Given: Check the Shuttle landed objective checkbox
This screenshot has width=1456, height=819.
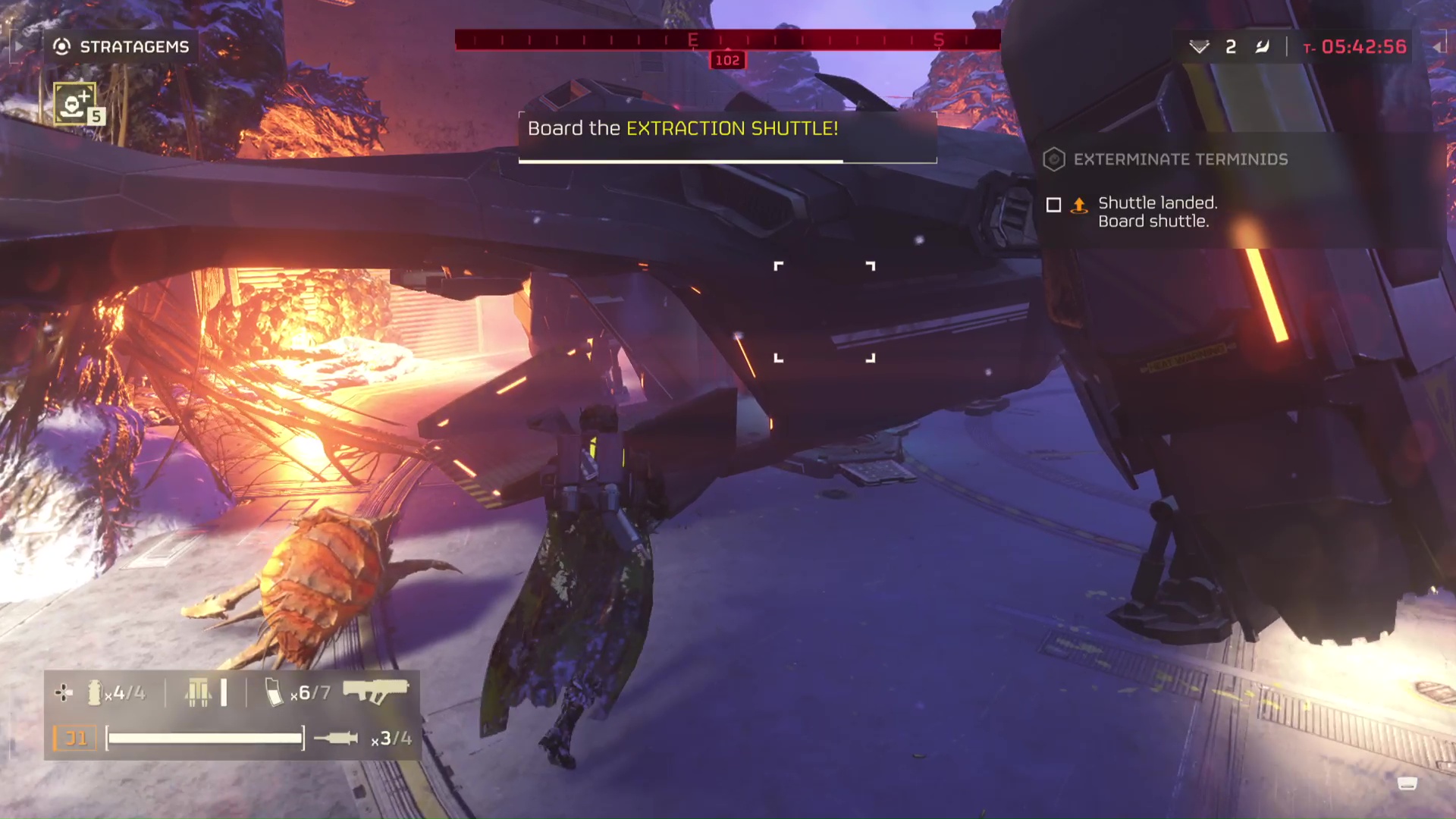Looking at the screenshot, I should 1054,205.
